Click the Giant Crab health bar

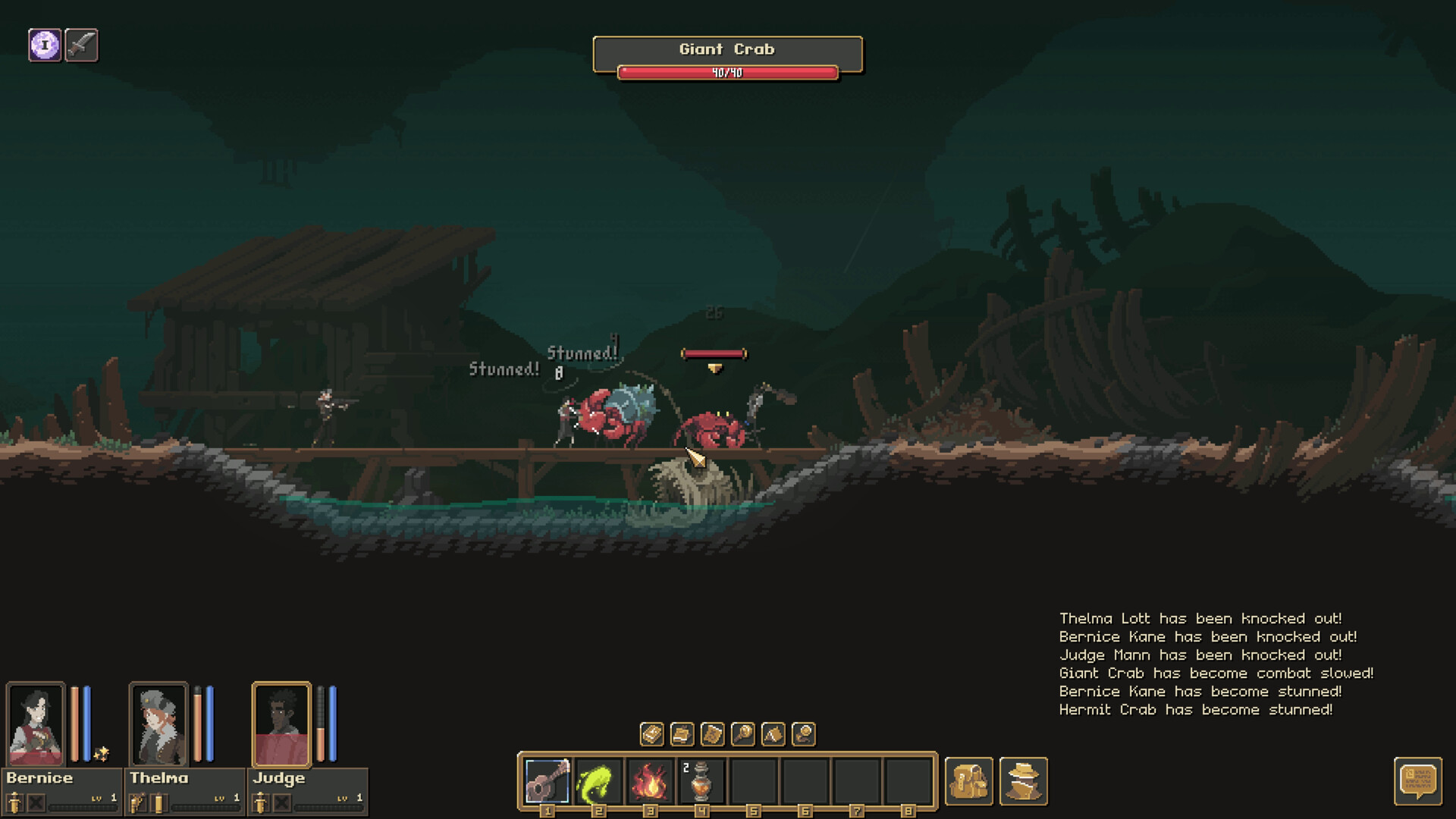[728, 73]
